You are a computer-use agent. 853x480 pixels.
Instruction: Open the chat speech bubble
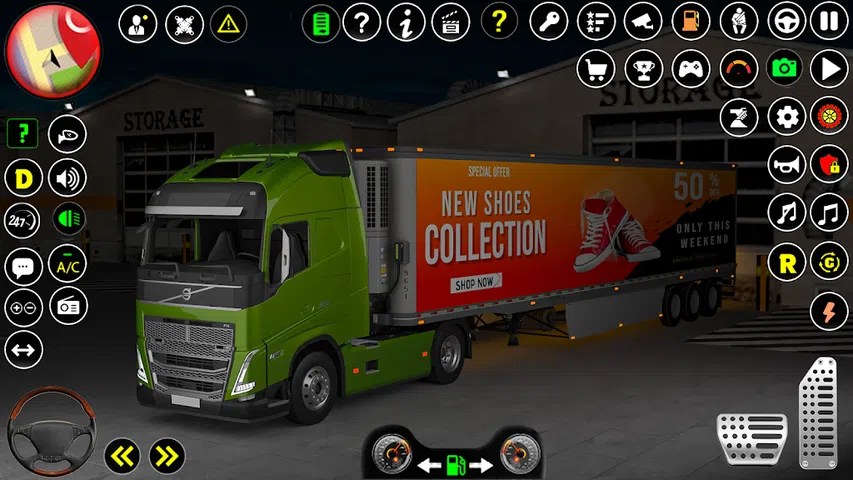click(x=22, y=265)
